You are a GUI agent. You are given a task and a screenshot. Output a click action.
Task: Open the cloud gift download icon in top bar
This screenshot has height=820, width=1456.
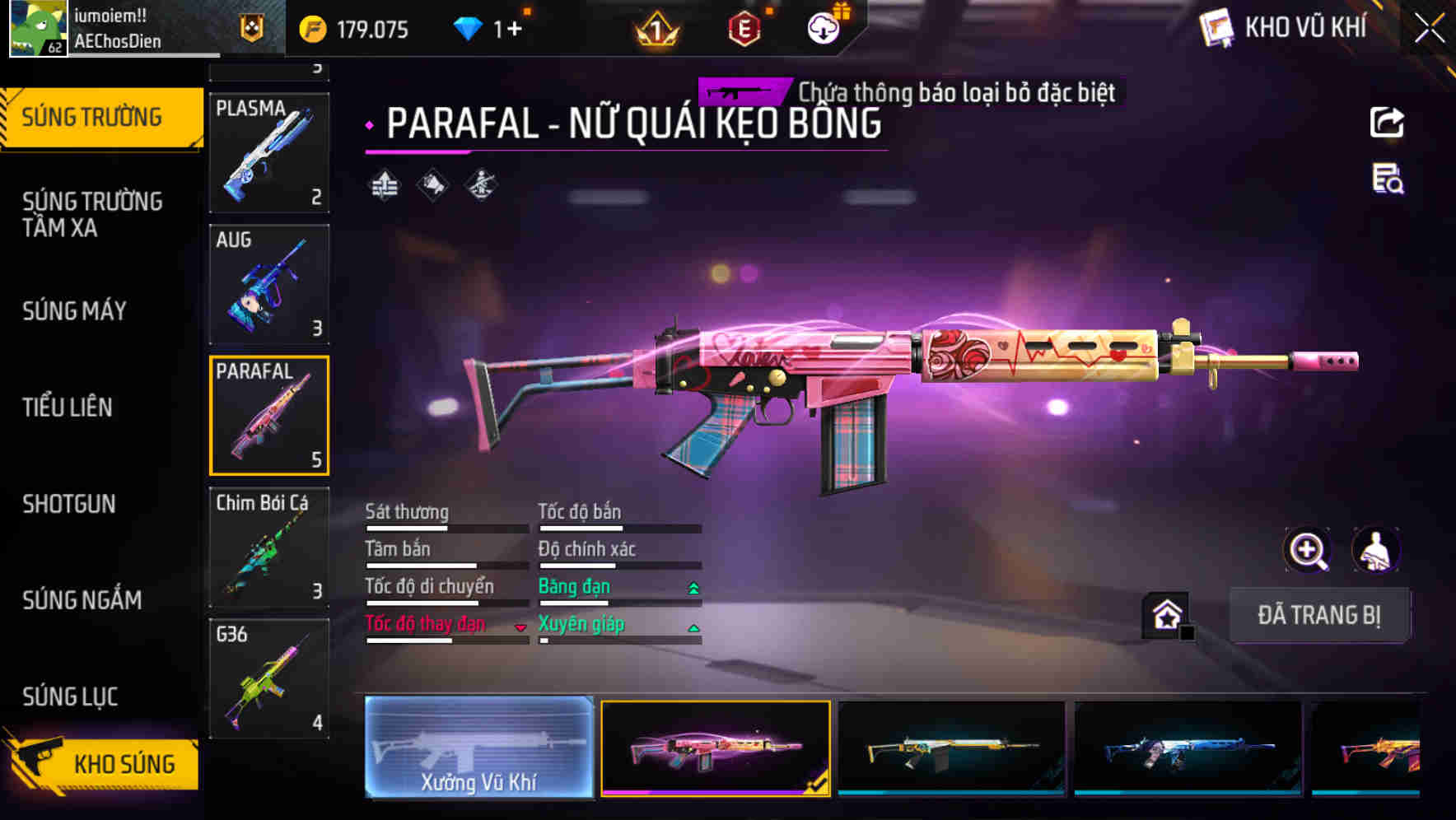click(823, 27)
